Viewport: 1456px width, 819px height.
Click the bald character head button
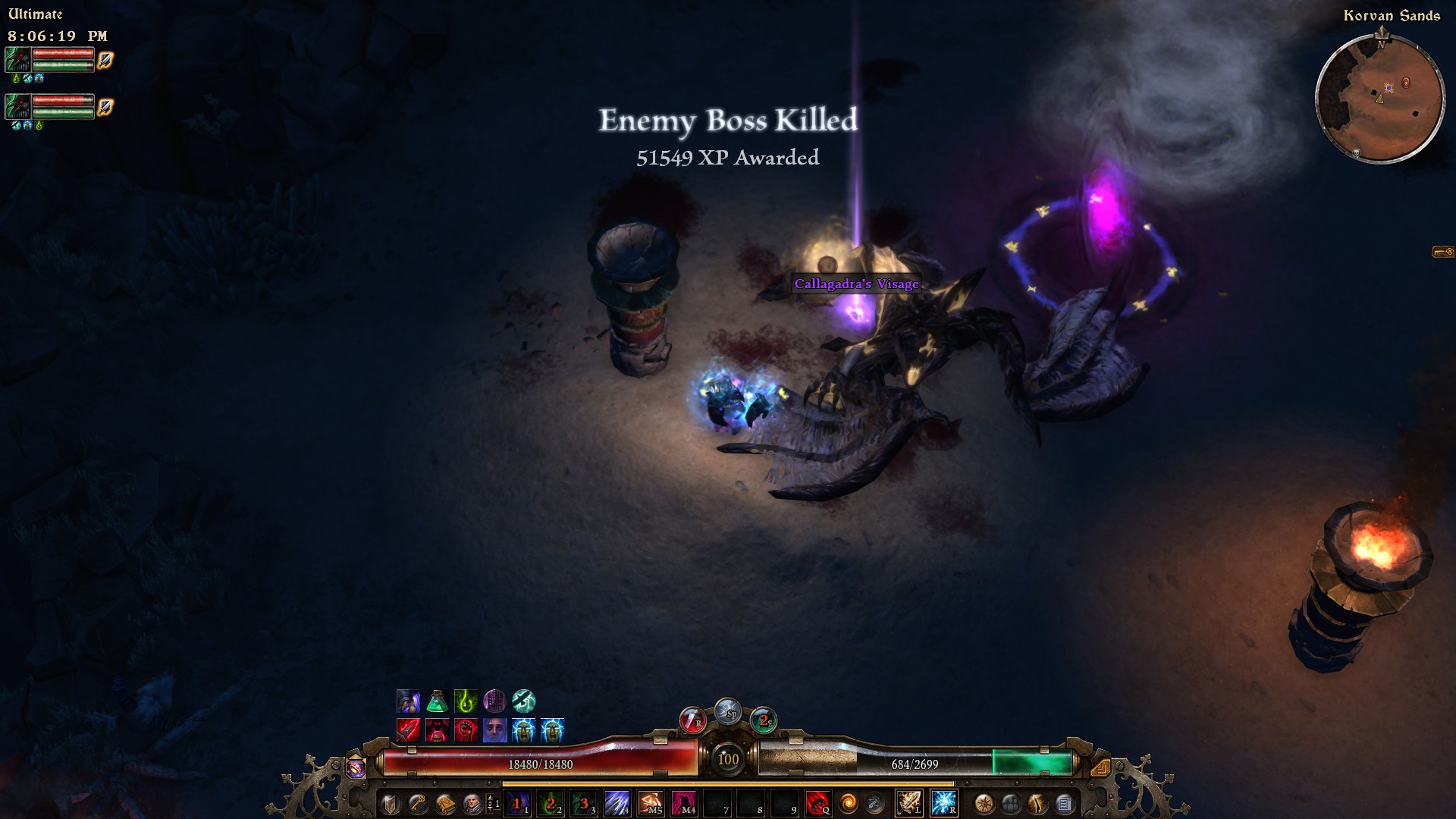[x=472, y=803]
